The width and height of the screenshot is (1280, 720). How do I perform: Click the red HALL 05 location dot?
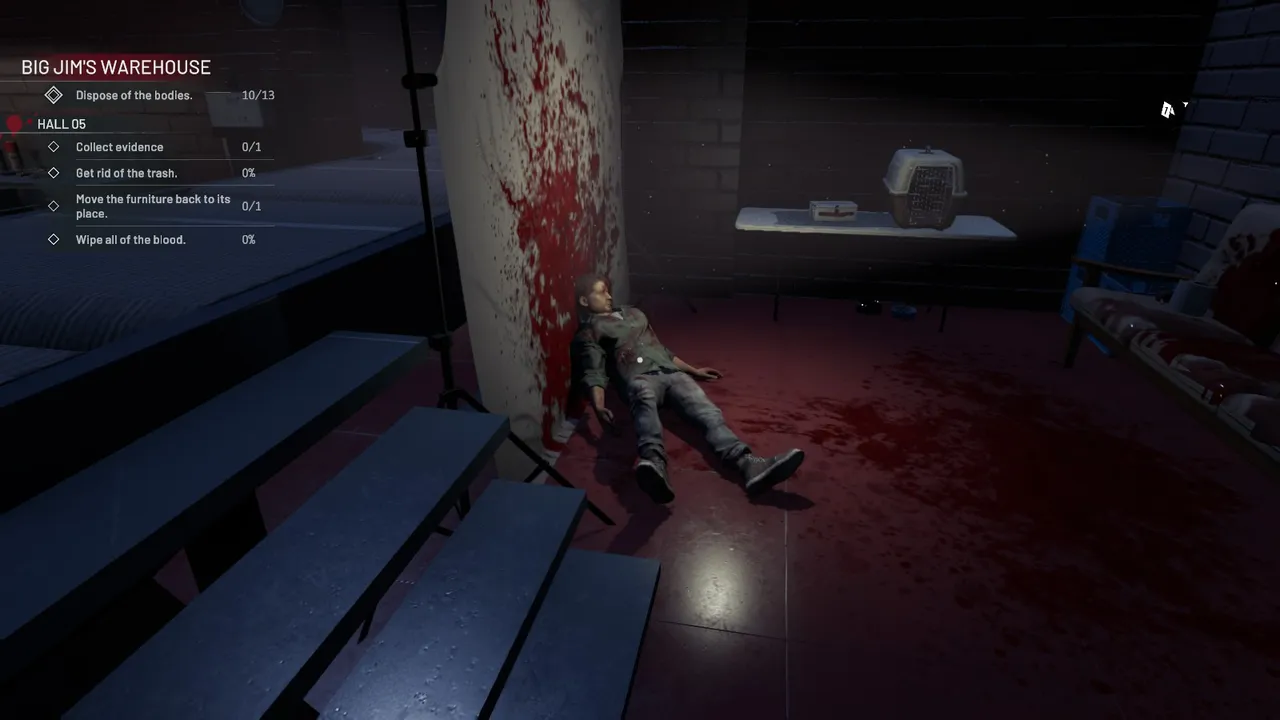(x=15, y=123)
